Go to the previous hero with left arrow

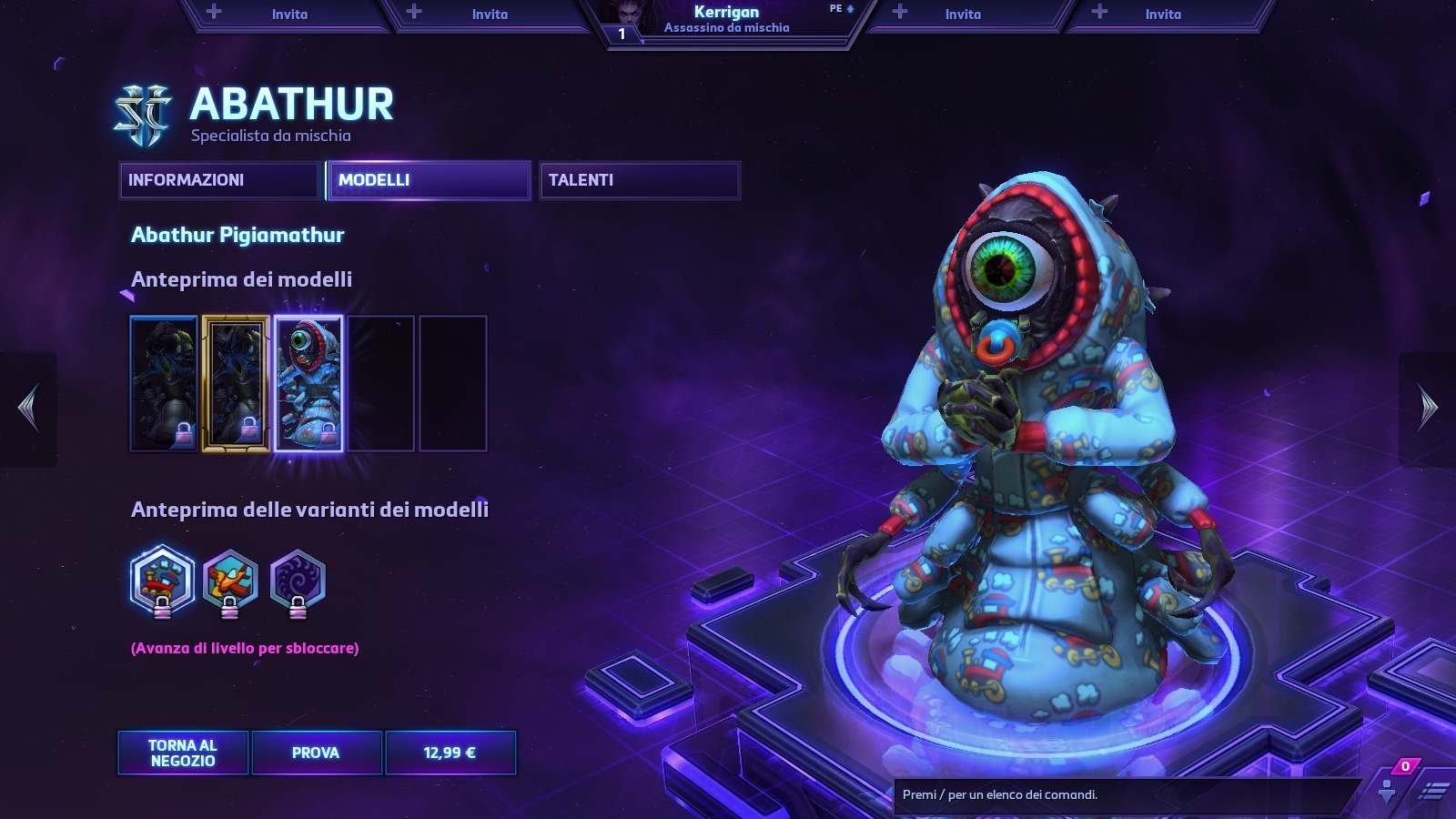[28, 409]
